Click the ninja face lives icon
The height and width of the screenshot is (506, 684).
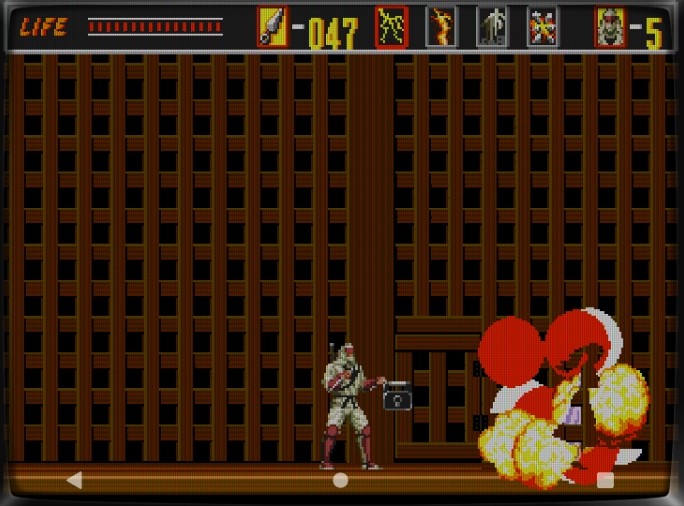[610, 28]
